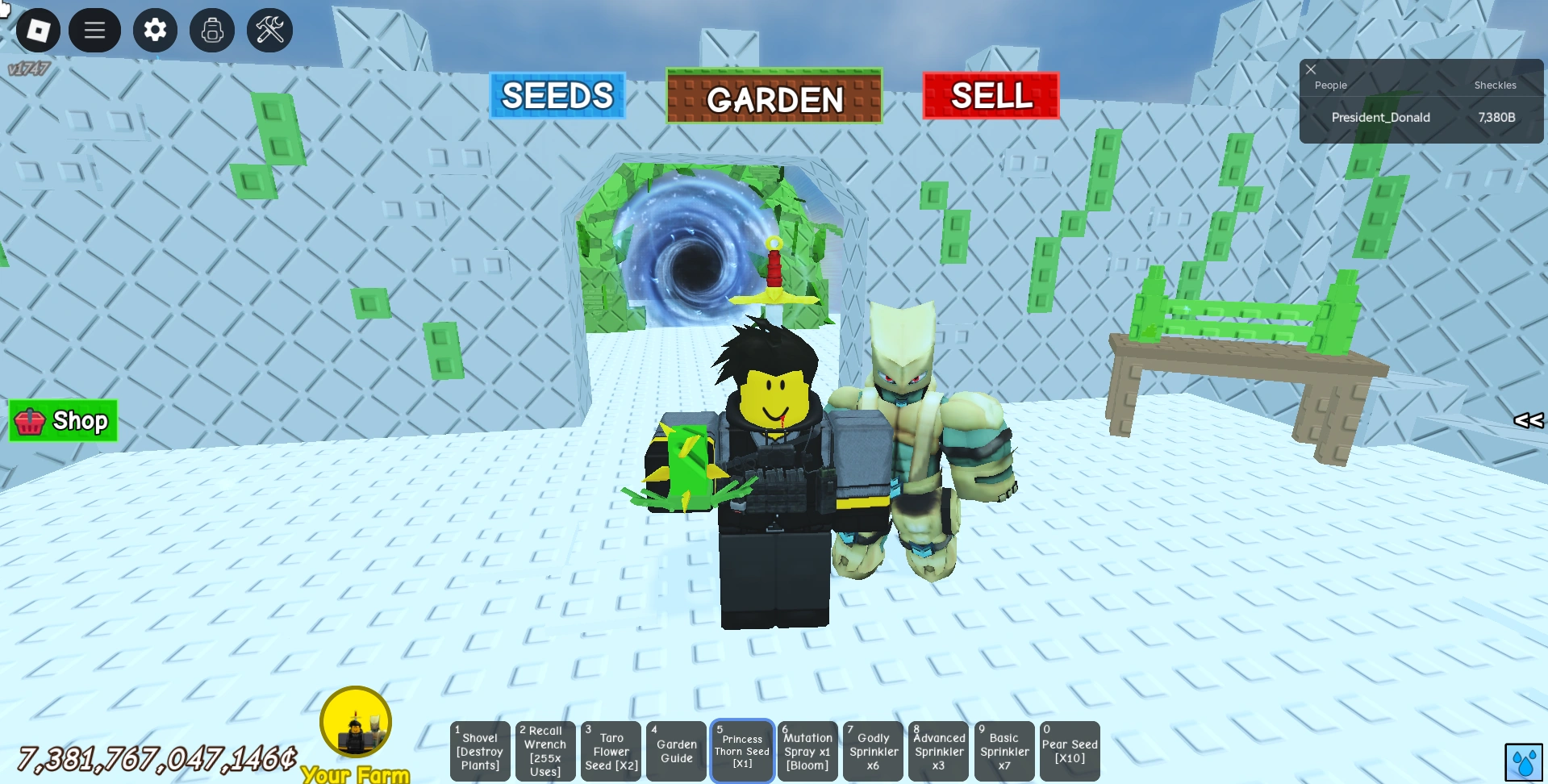Open the backpack inventory icon
The image size is (1548, 784).
[x=211, y=30]
